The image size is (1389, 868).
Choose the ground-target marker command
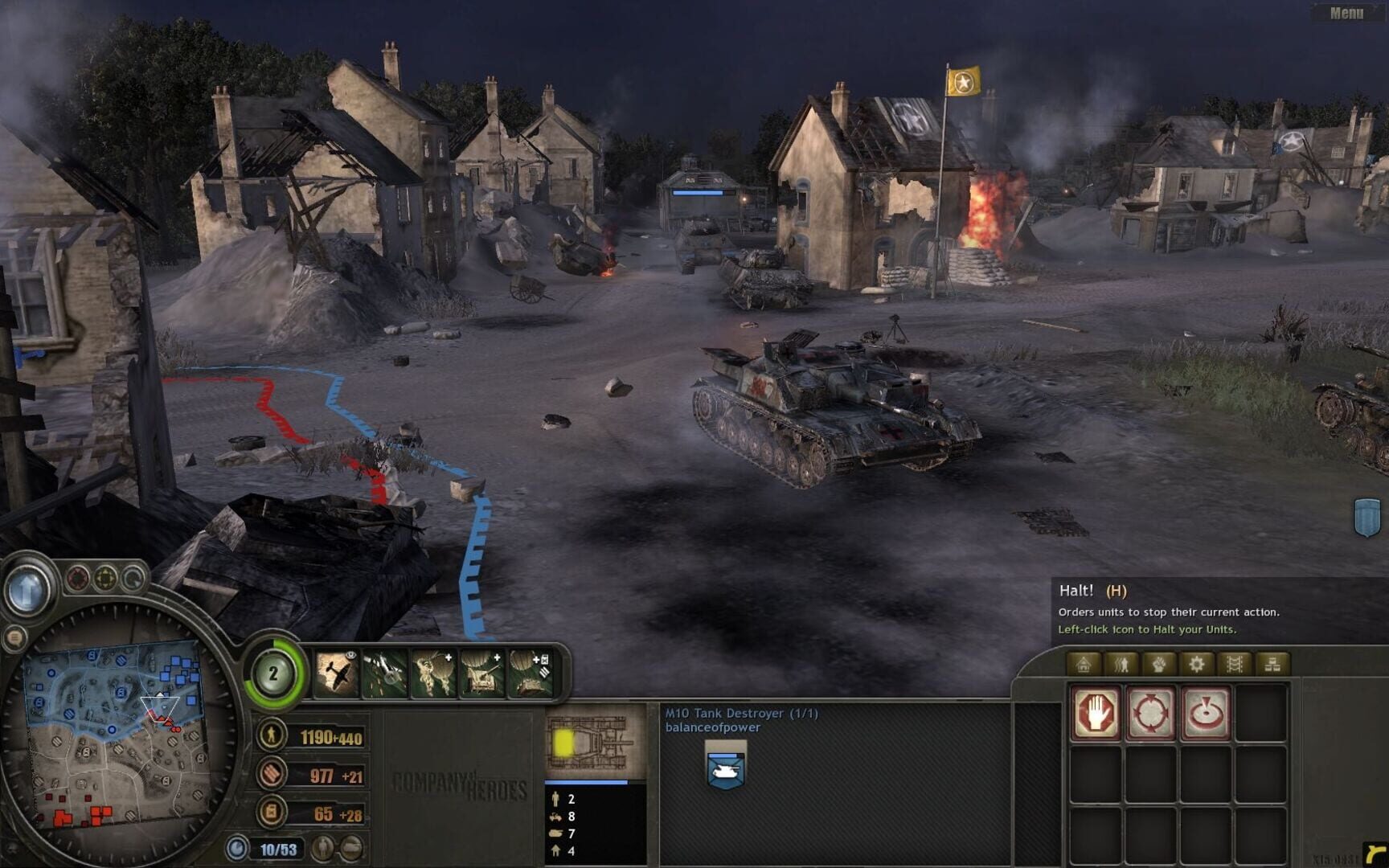1205,713
